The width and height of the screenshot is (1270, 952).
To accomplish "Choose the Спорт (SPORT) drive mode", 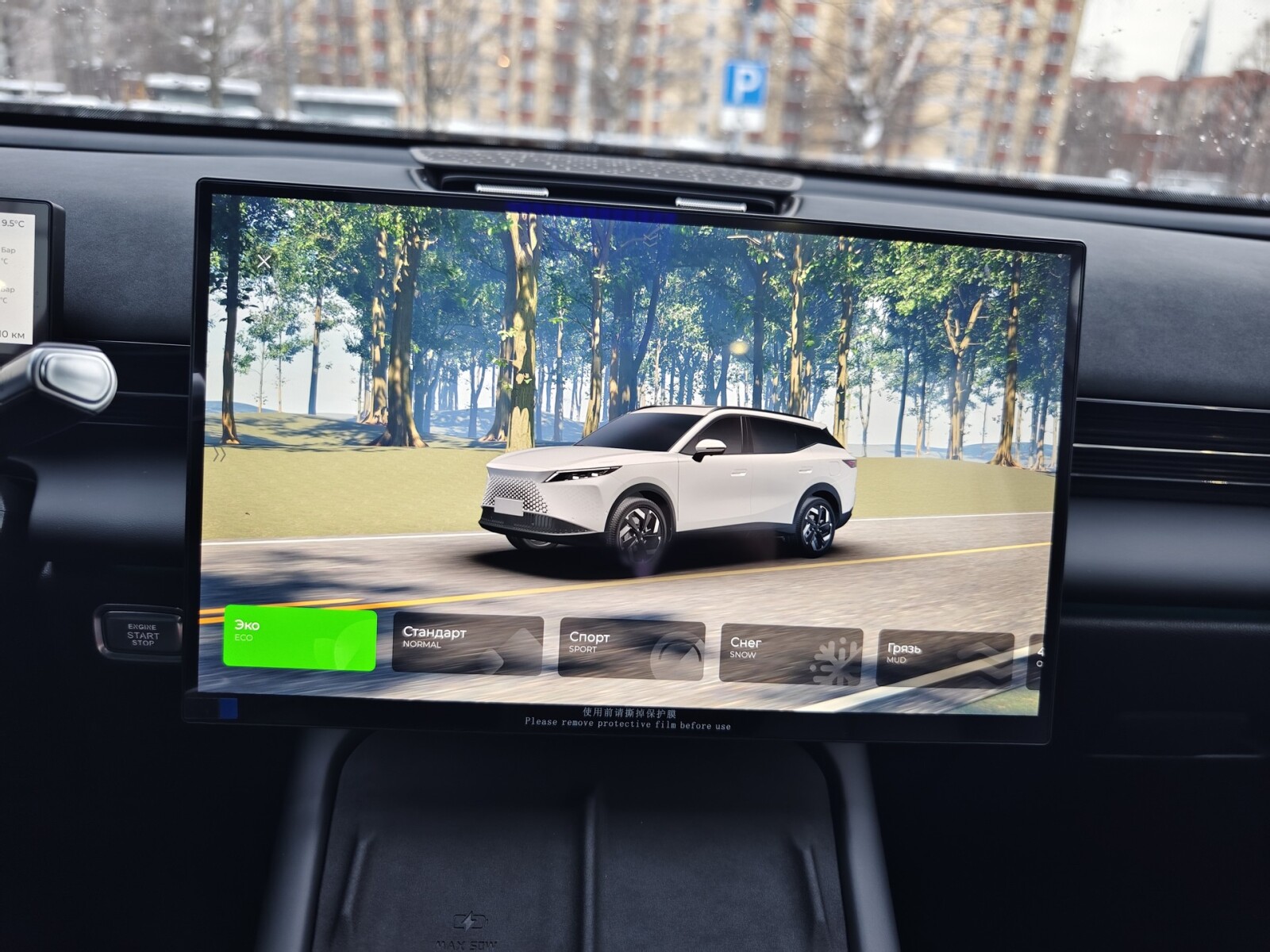I will [631, 649].
